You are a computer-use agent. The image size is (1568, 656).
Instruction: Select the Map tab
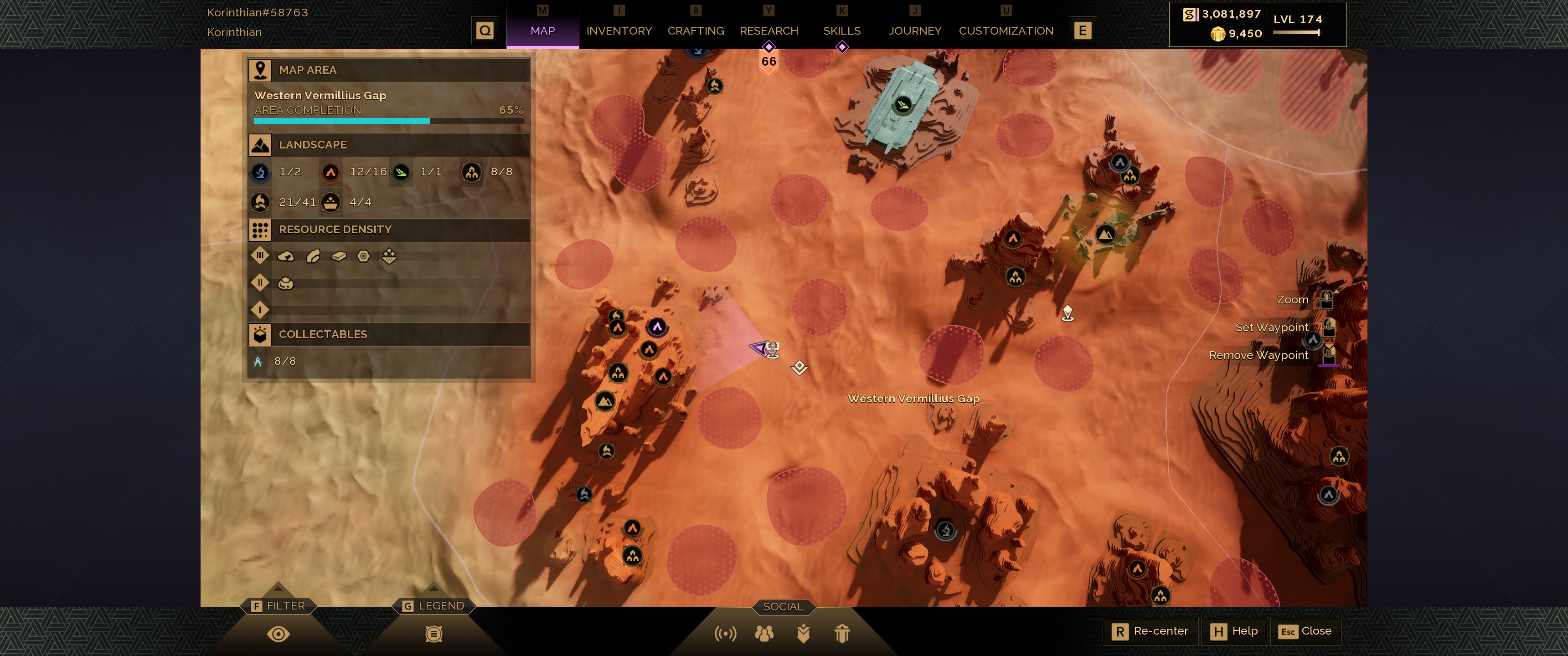pos(542,31)
